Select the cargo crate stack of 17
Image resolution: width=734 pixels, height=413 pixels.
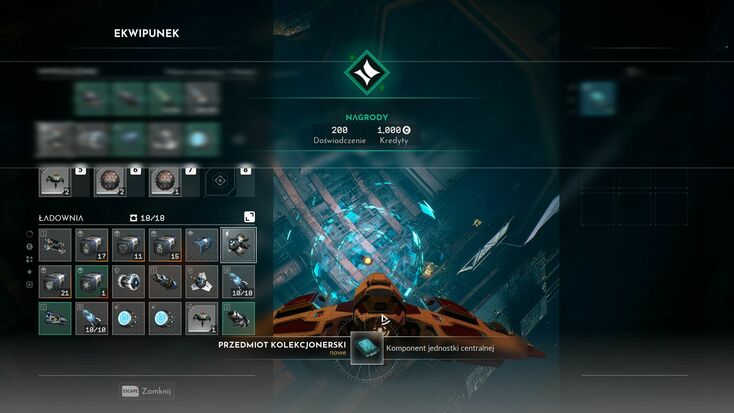(x=92, y=245)
